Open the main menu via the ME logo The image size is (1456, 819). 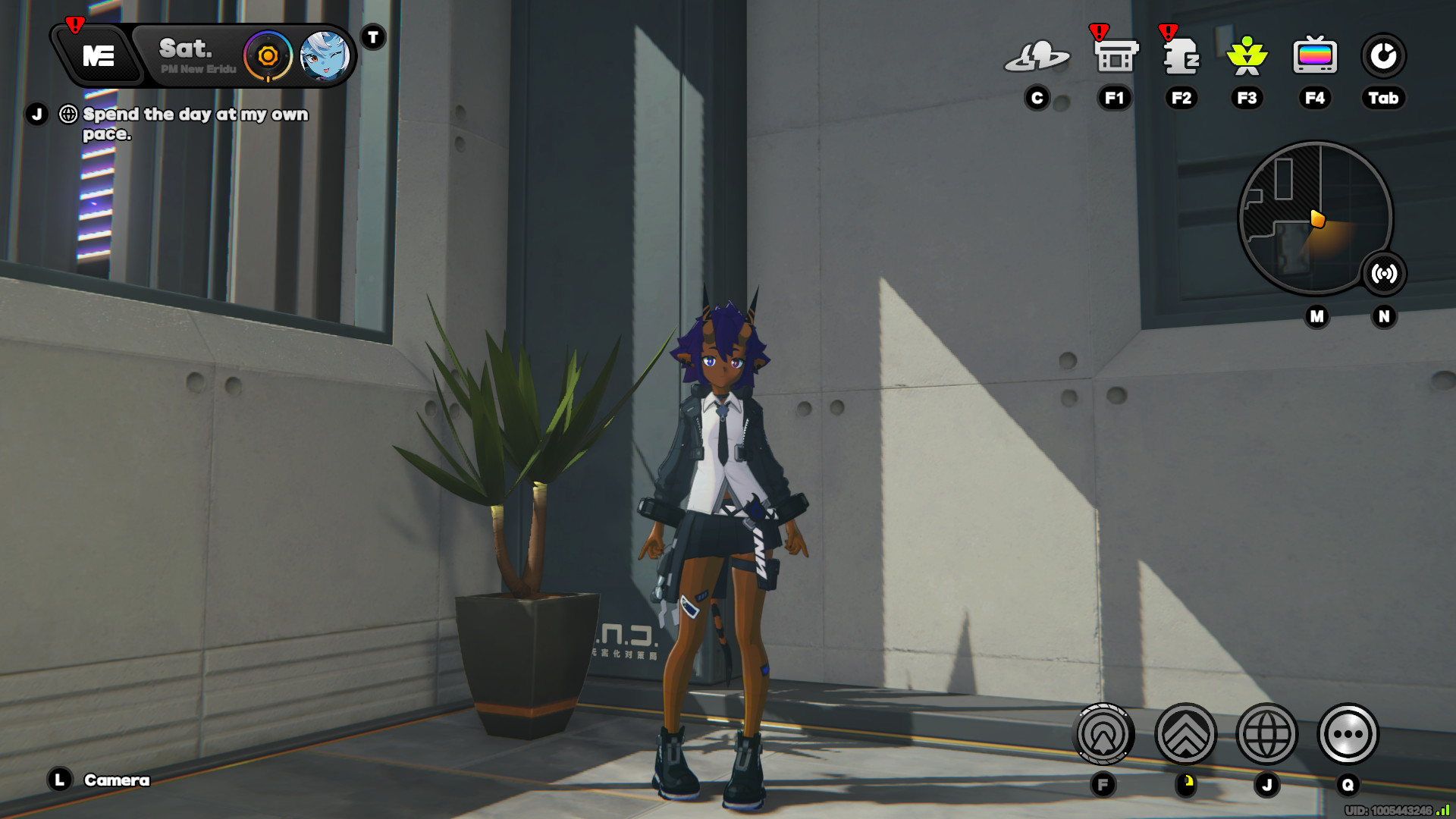(x=100, y=55)
